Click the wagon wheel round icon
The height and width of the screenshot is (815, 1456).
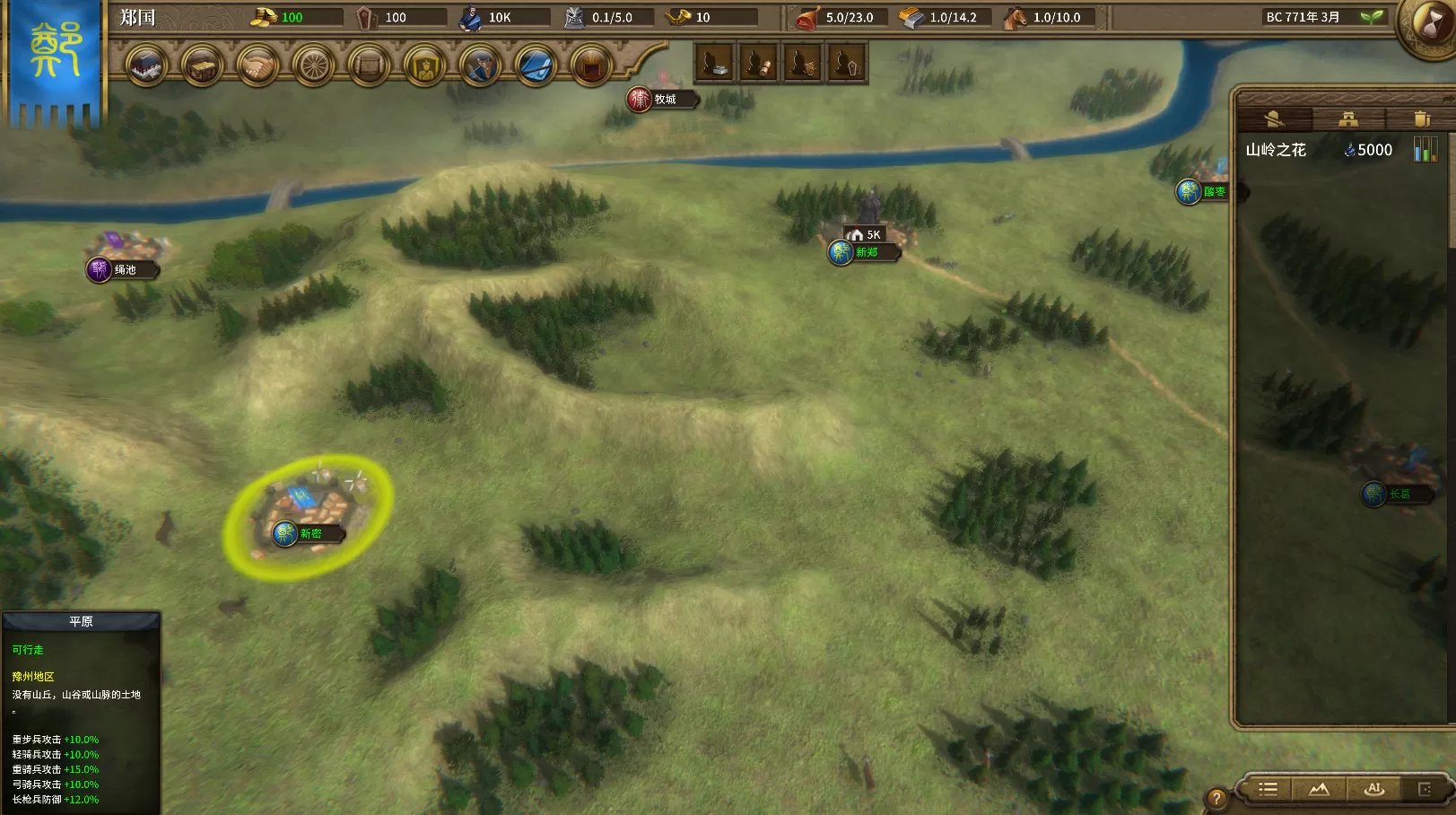point(313,66)
